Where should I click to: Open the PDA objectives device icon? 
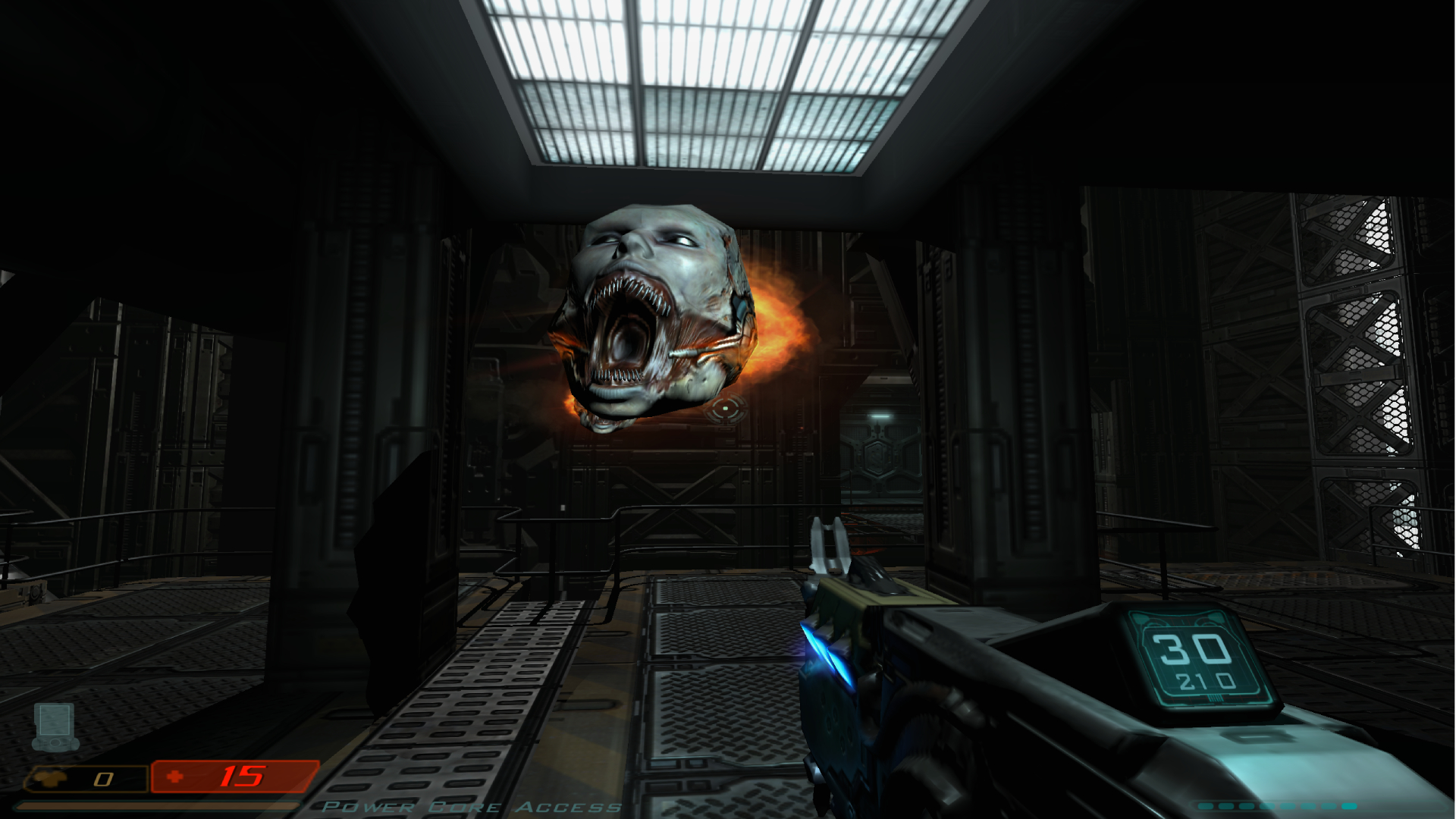pos(55,726)
